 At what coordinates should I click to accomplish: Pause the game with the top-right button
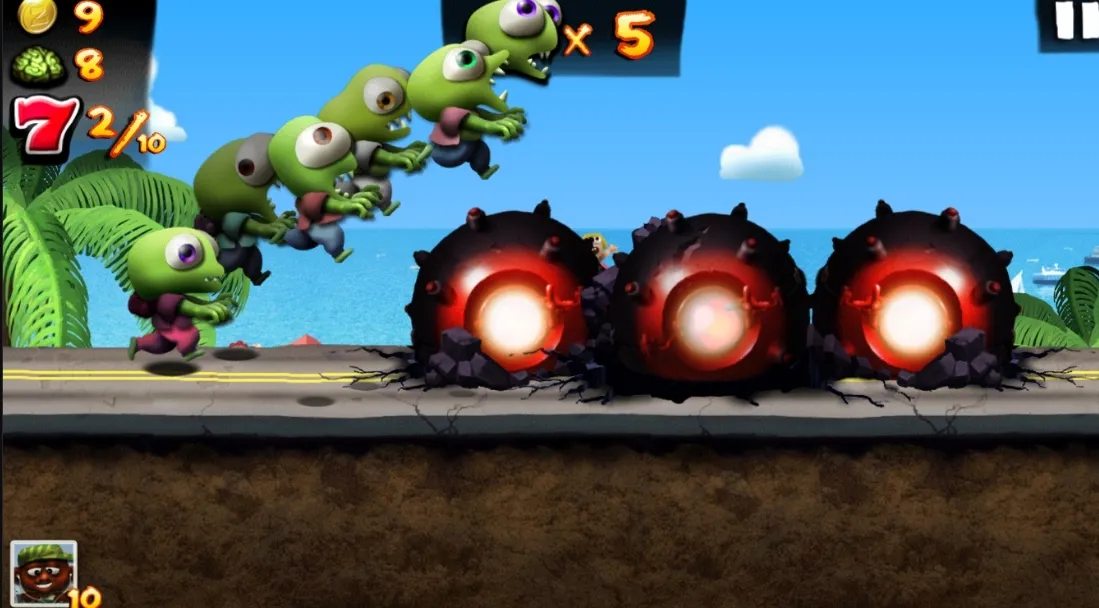click(x=1072, y=22)
